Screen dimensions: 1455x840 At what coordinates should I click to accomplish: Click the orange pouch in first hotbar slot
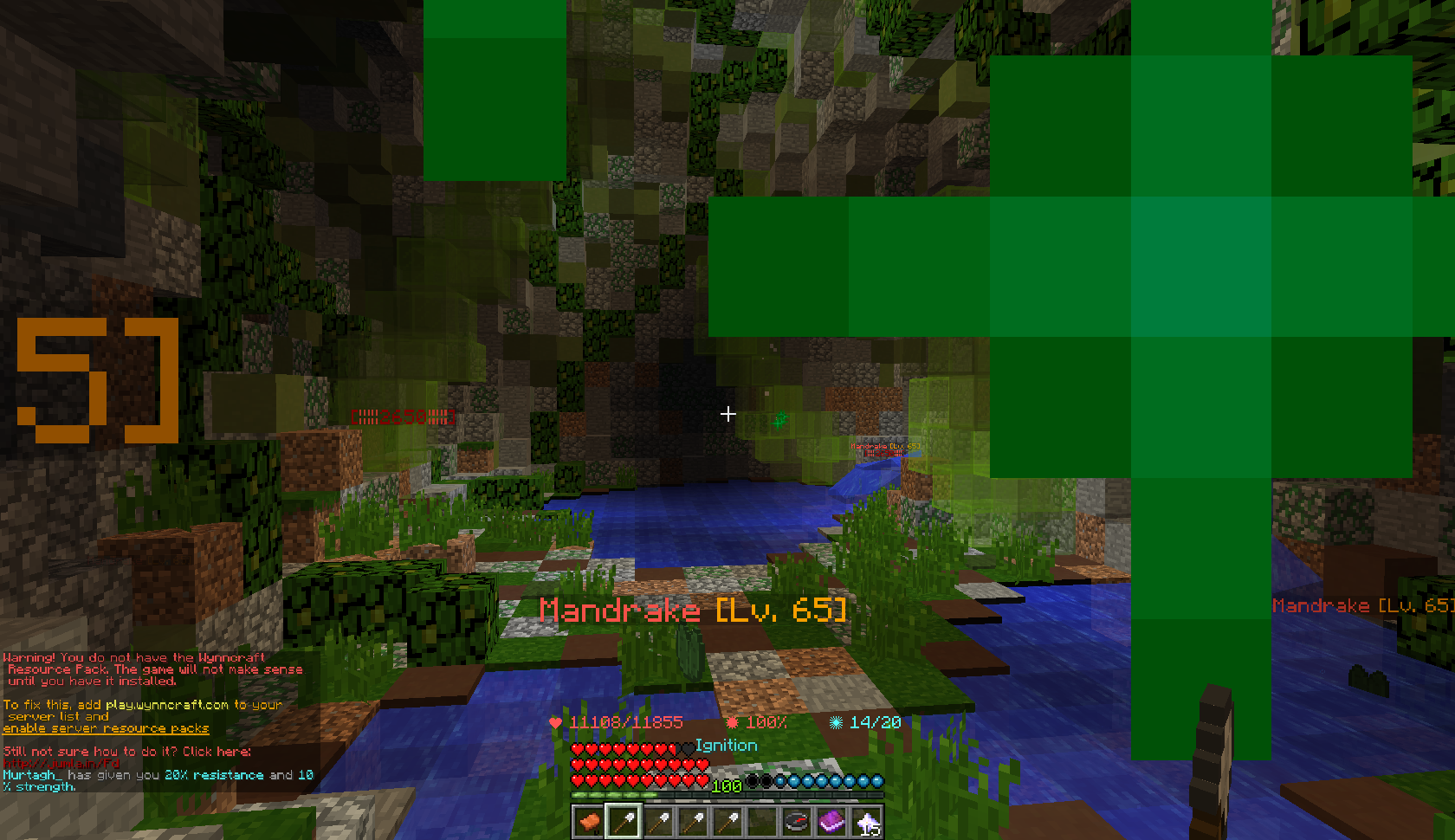[588, 821]
